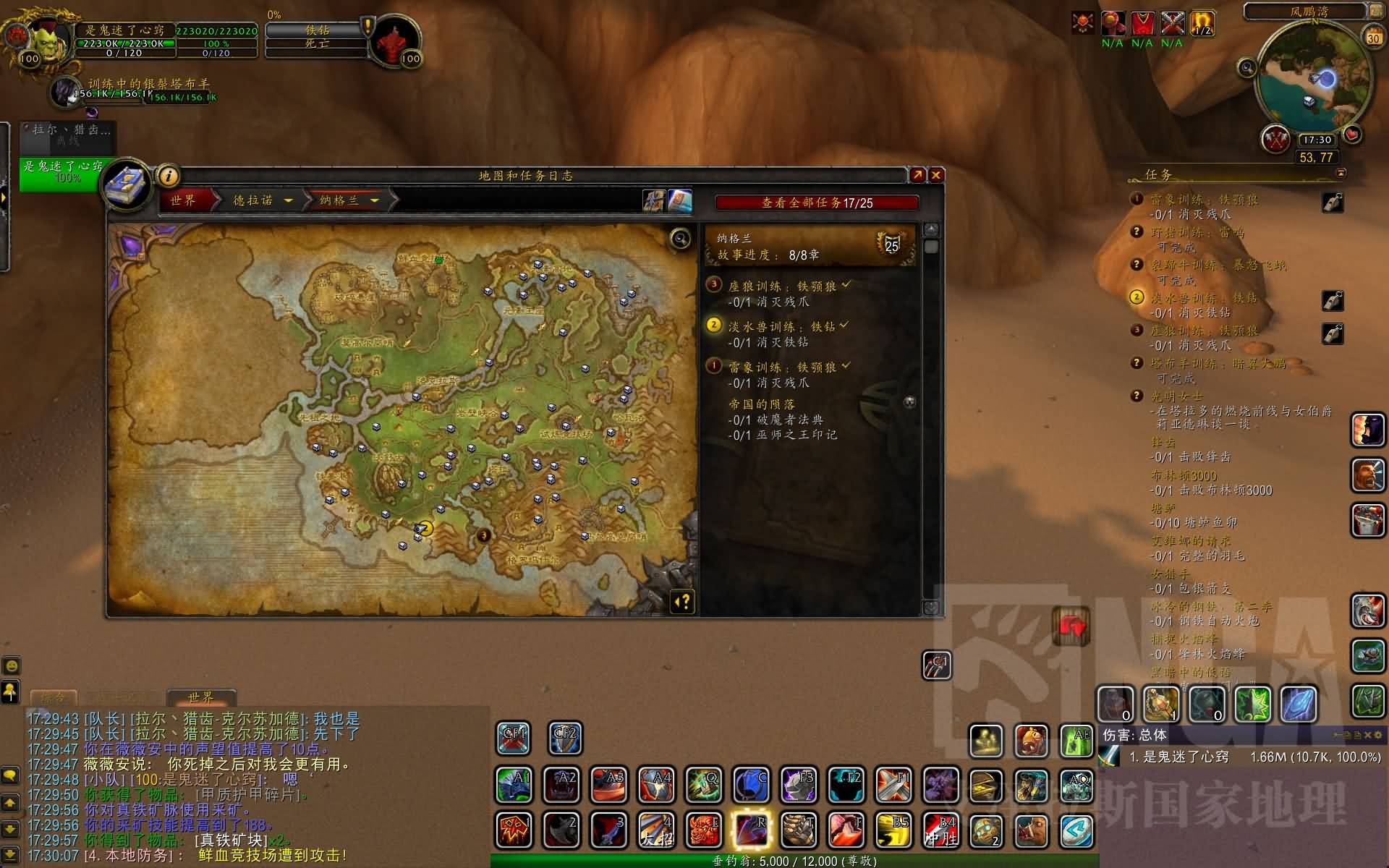Image resolution: width=1389 pixels, height=868 pixels.
Task: Open the minimap tracking magnifier button
Action: 1247,68
